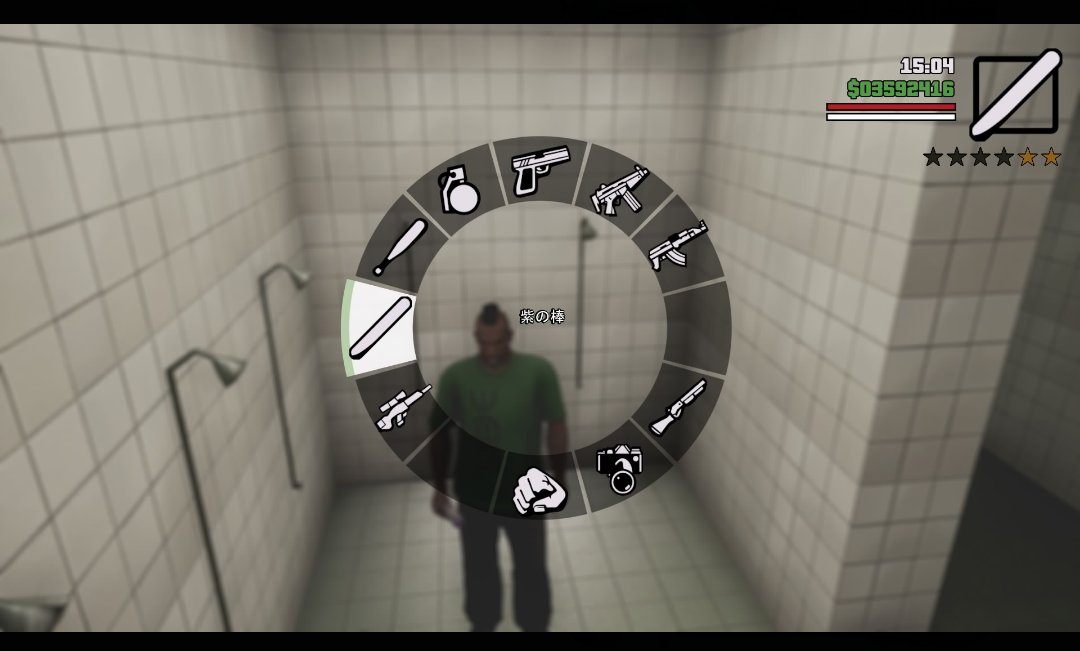Equip the submachine gun from the wheel
Viewport: 1080px width, 651px height.
tap(621, 190)
